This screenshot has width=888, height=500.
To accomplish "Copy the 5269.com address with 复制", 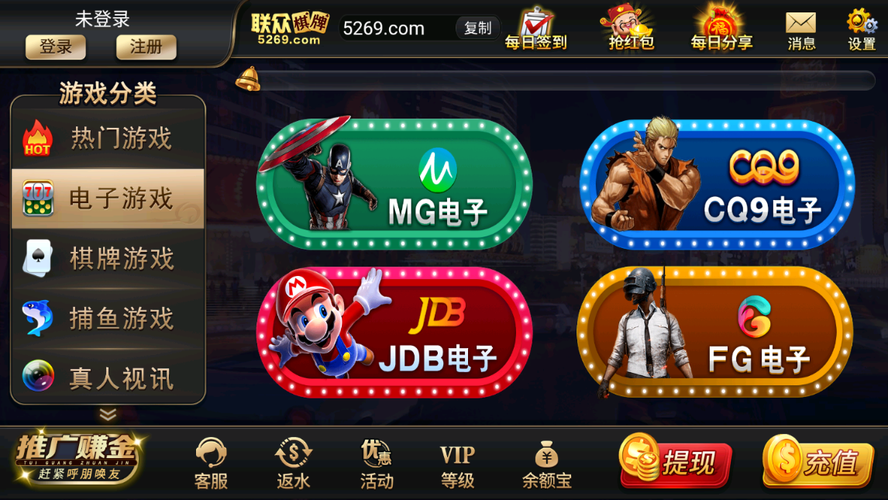I will [x=478, y=28].
